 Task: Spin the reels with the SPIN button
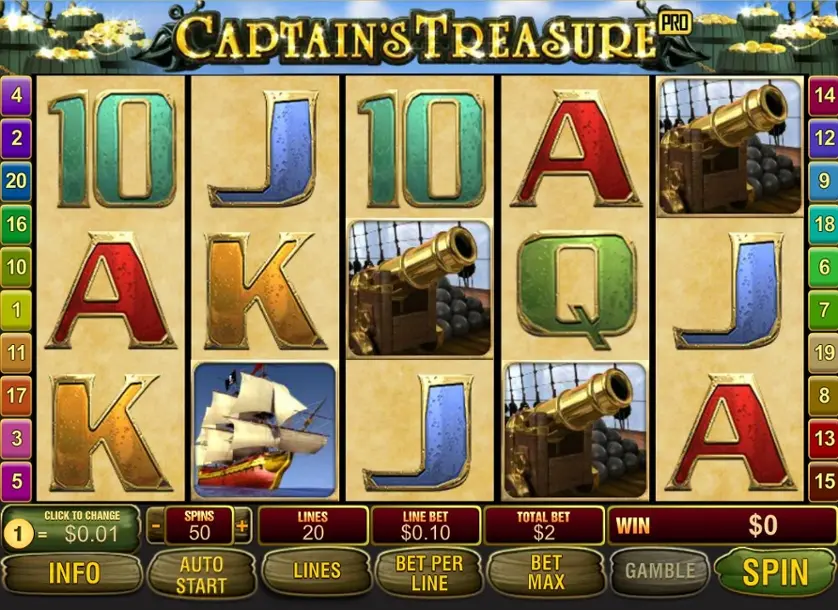pyautogui.click(x=776, y=571)
